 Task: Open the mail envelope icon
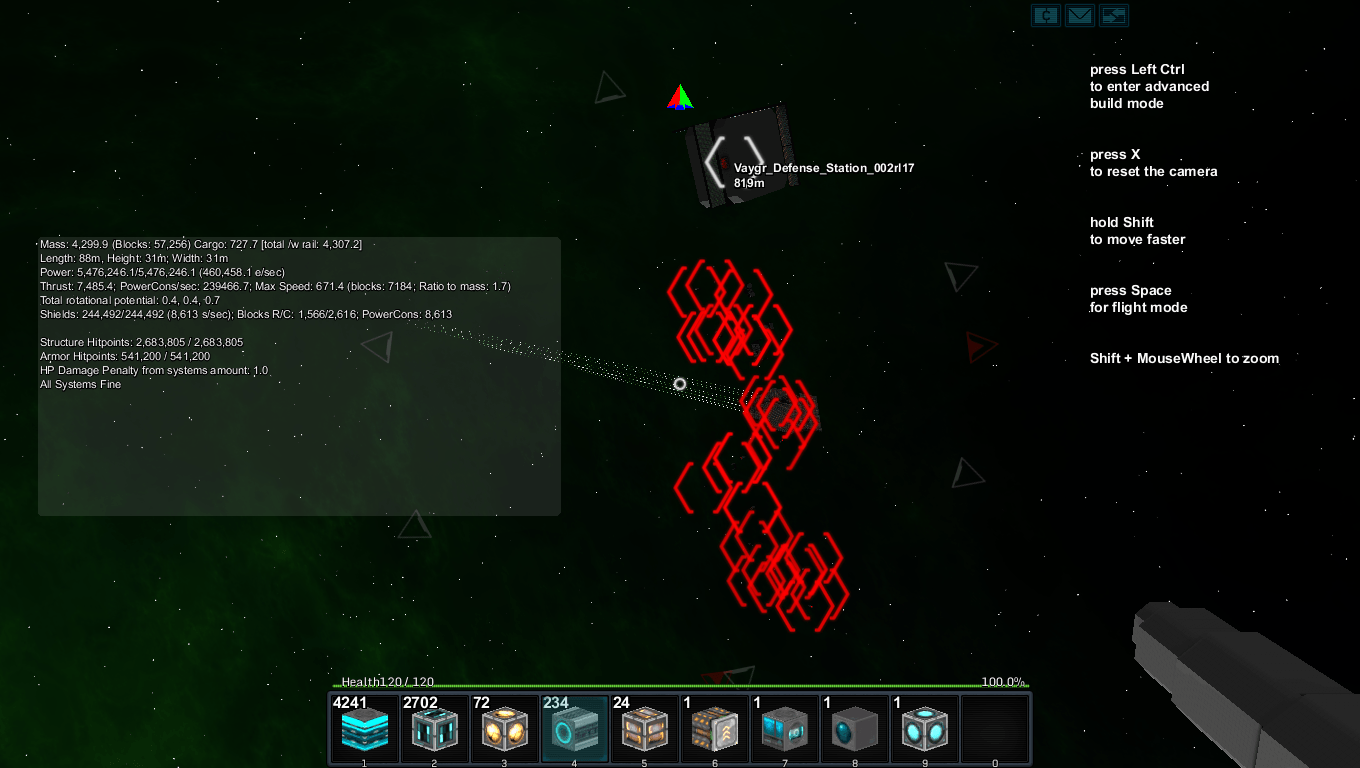1079,15
